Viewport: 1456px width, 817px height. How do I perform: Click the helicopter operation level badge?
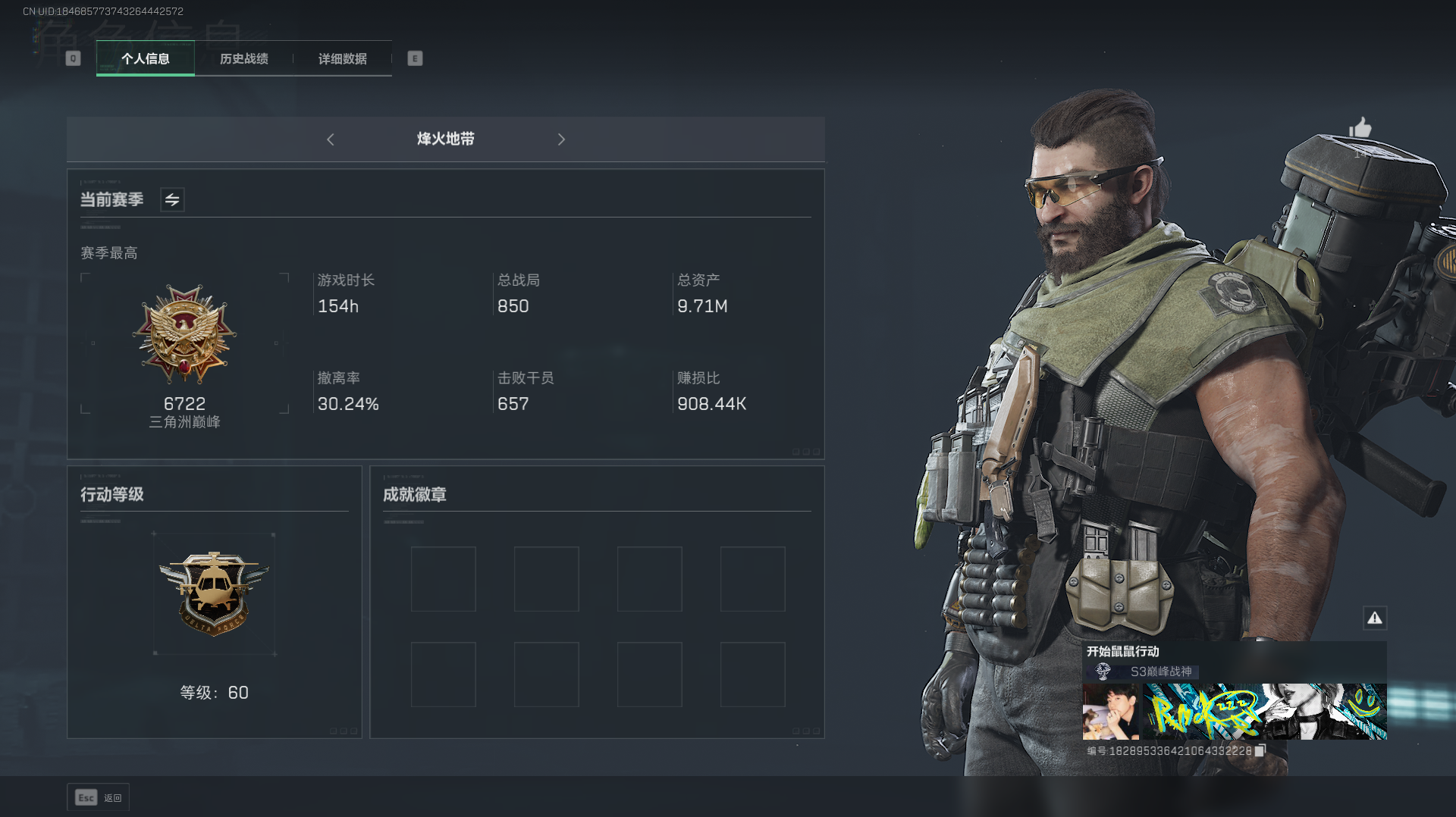214,592
